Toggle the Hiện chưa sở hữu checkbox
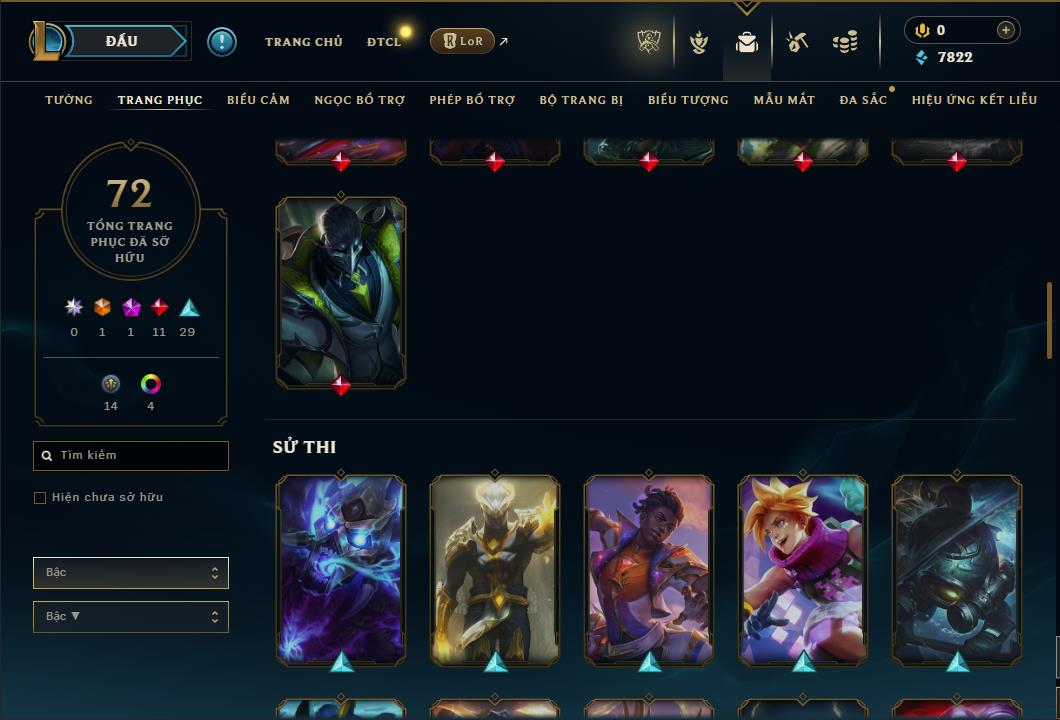 click(40, 498)
